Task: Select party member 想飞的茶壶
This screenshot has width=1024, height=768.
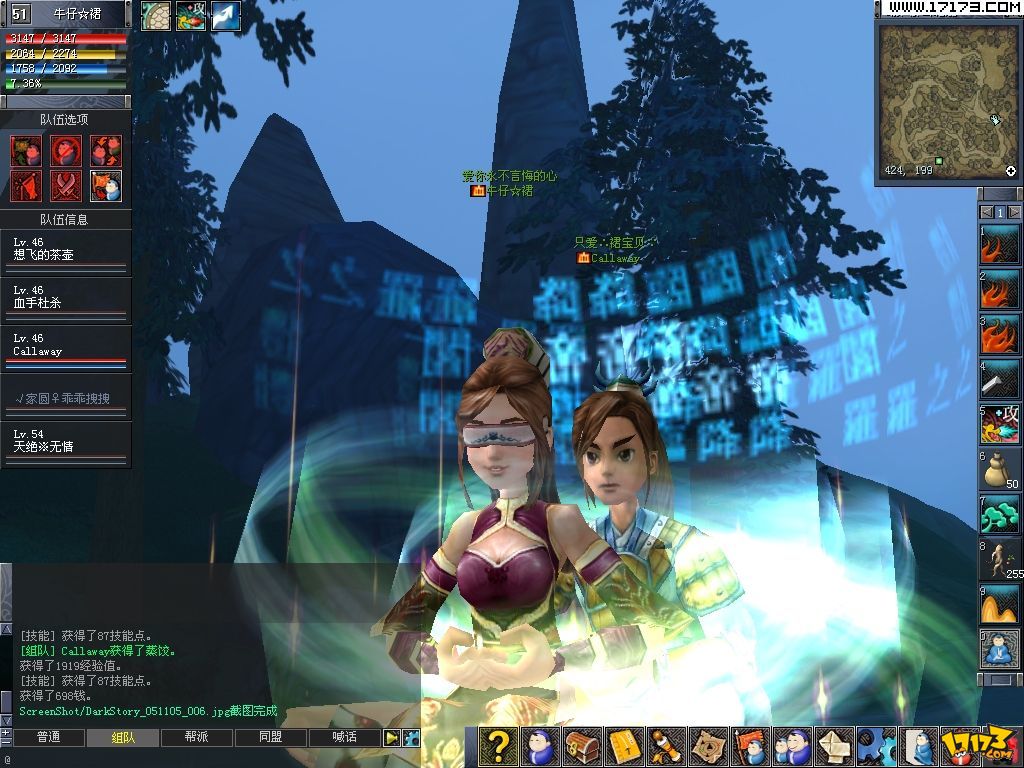Action: pyautogui.click(x=66, y=250)
